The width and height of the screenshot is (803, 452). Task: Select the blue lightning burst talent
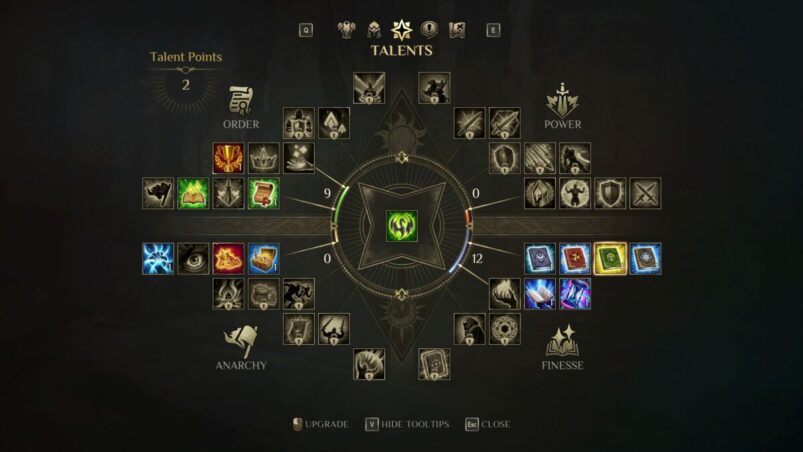(x=158, y=258)
